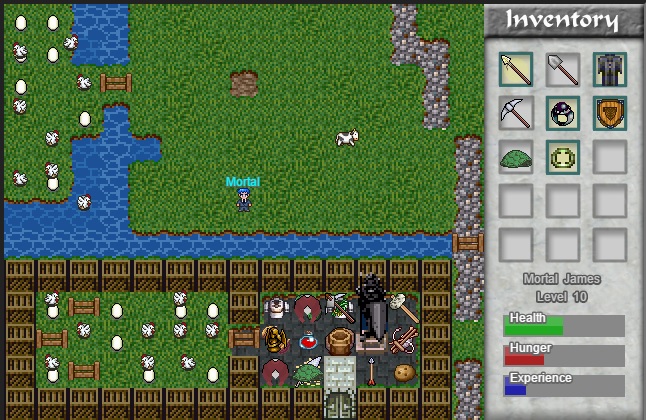Select the spear in the inventory

[x=516, y=69]
